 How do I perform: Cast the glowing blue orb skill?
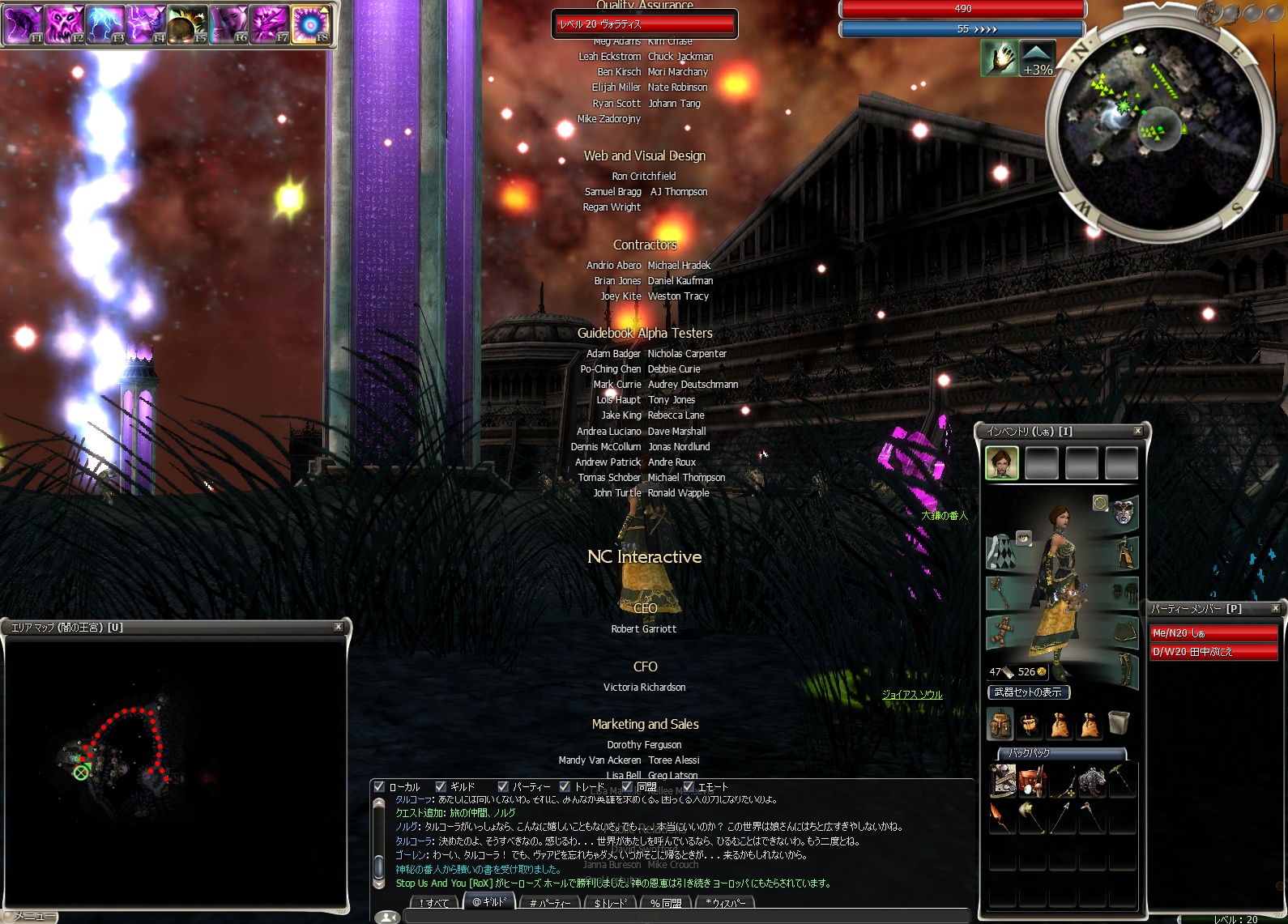(x=309, y=23)
